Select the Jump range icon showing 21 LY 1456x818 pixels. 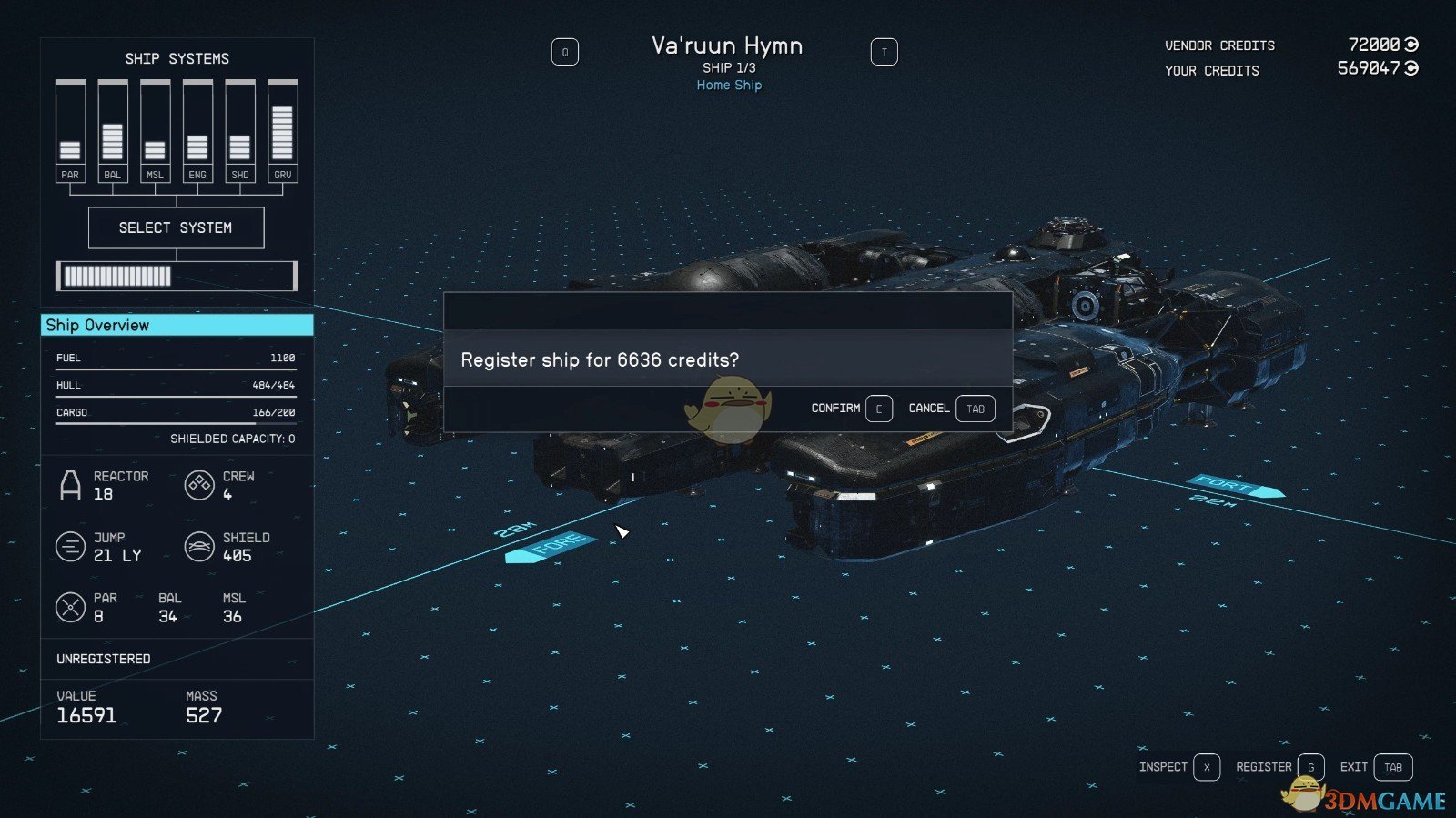(71, 546)
